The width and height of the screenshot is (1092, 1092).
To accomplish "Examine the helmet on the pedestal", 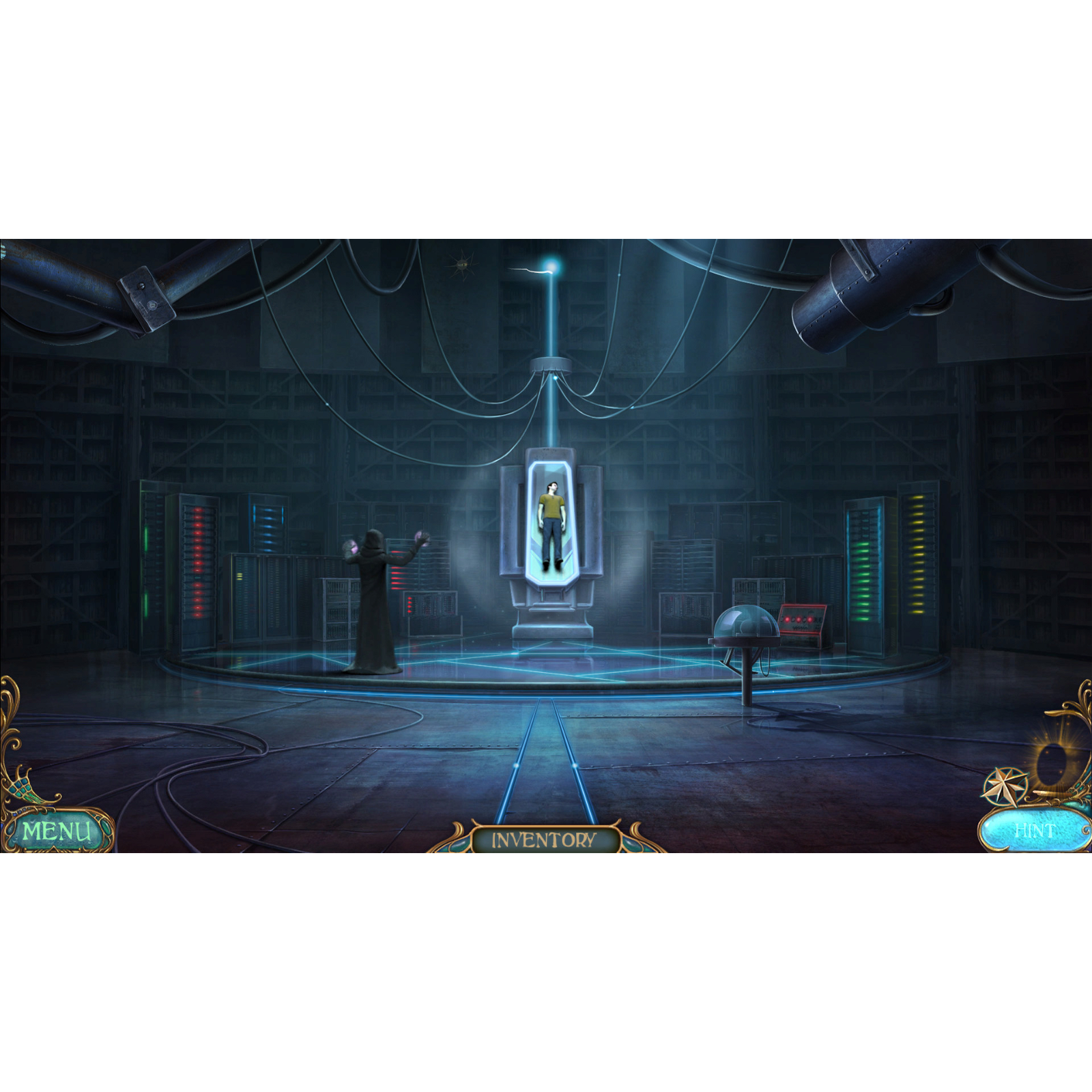I will [x=746, y=622].
